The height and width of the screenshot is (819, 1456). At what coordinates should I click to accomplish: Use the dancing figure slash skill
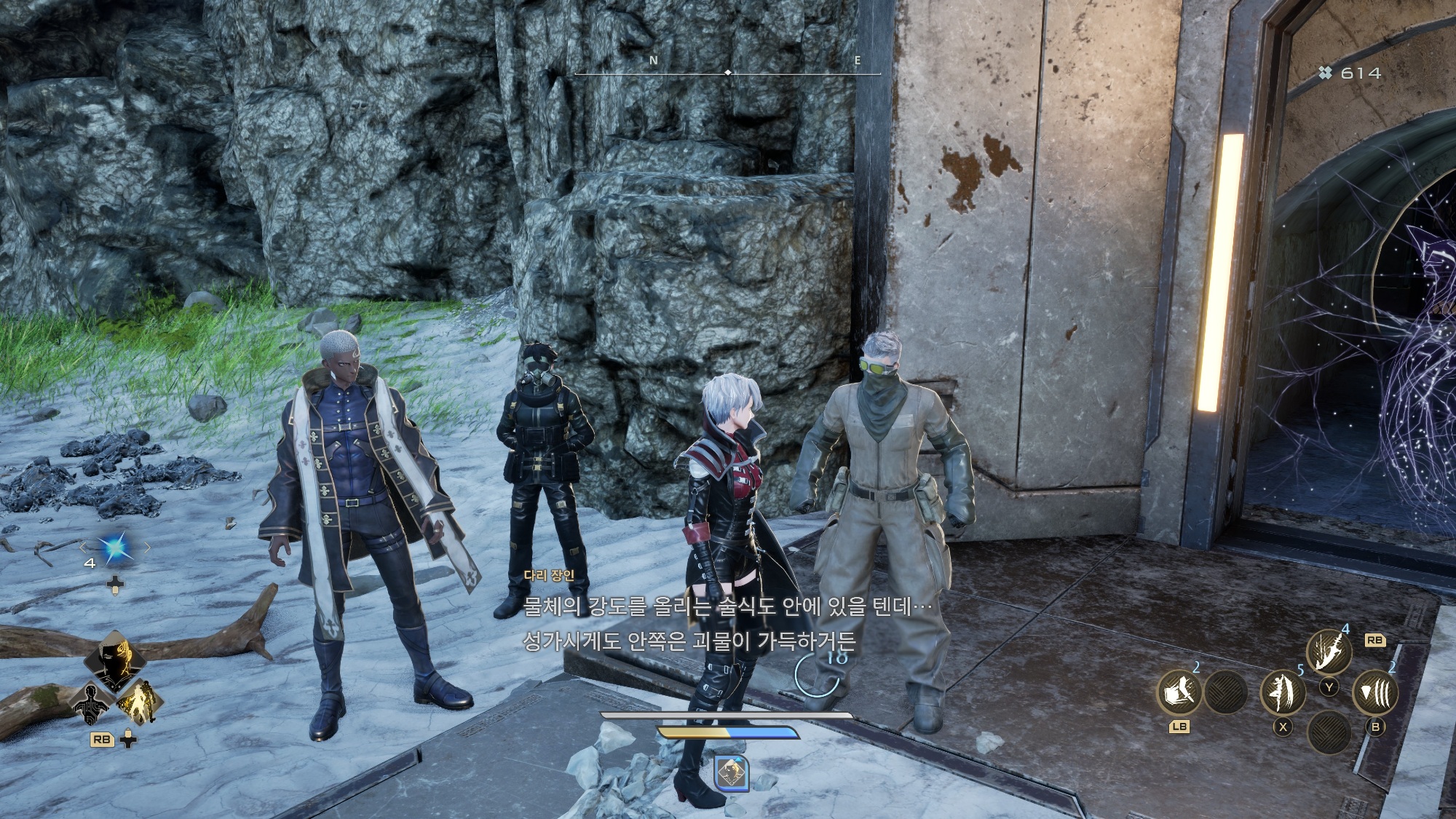[1282, 692]
